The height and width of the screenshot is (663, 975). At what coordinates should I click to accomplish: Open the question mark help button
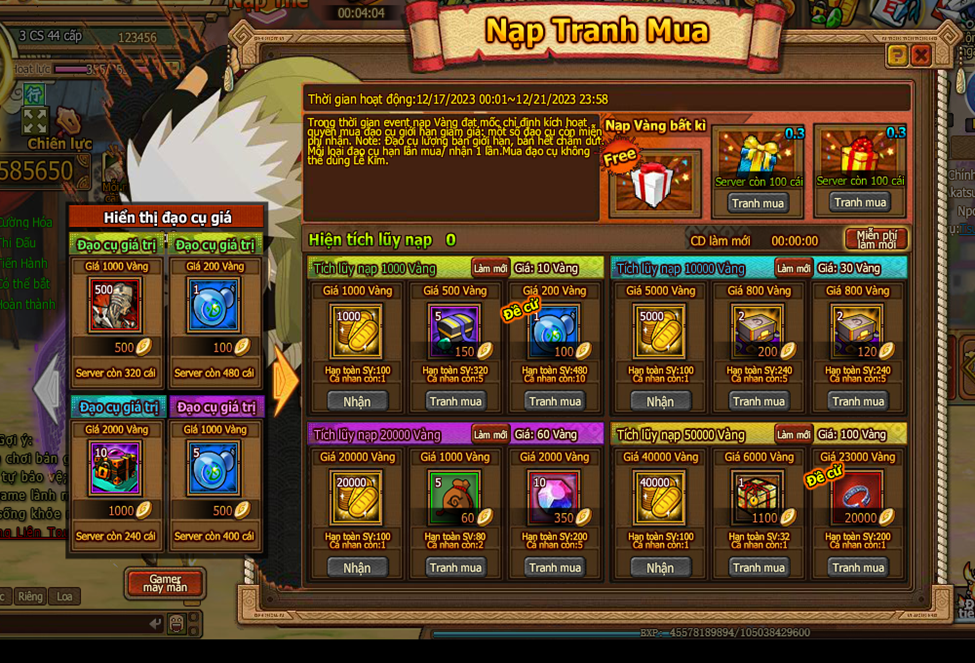pyautogui.click(x=897, y=55)
